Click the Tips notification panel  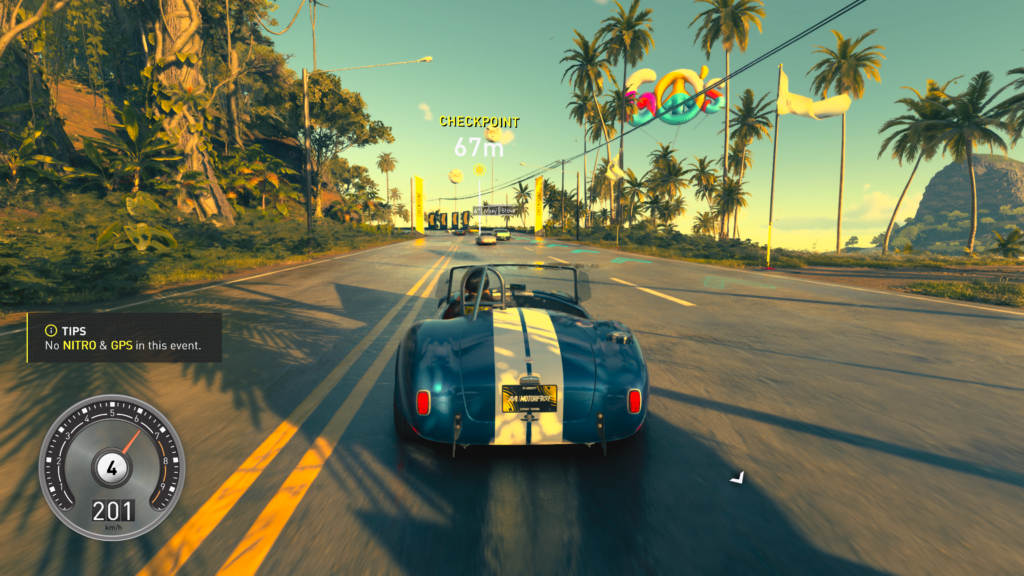pyautogui.click(x=124, y=338)
